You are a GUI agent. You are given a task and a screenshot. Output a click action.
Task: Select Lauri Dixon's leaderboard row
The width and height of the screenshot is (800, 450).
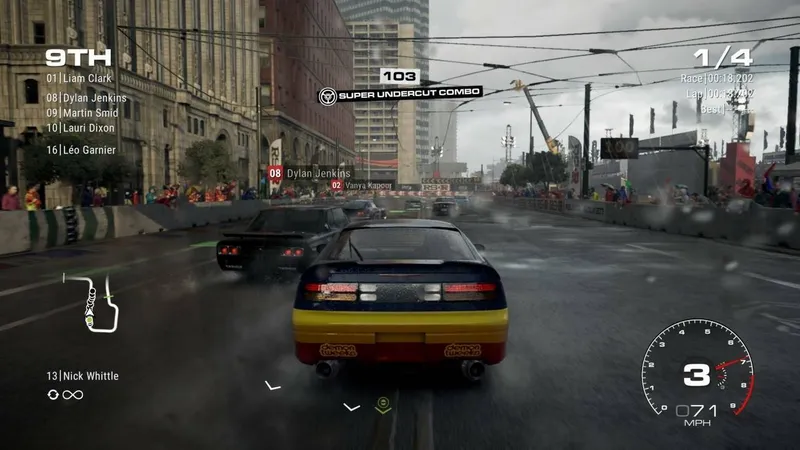pyautogui.click(x=80, y=128)
